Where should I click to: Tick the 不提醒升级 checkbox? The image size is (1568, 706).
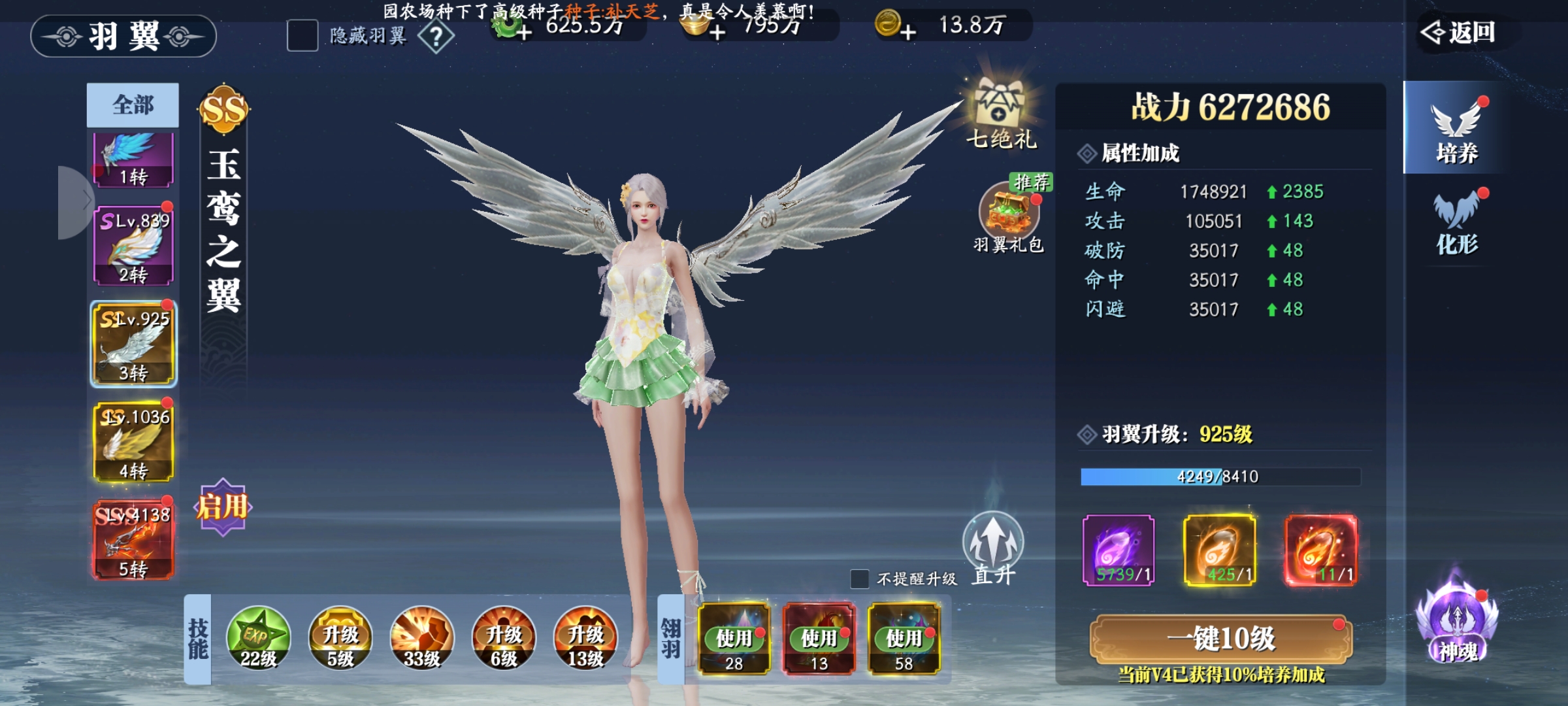coord(860,579)
